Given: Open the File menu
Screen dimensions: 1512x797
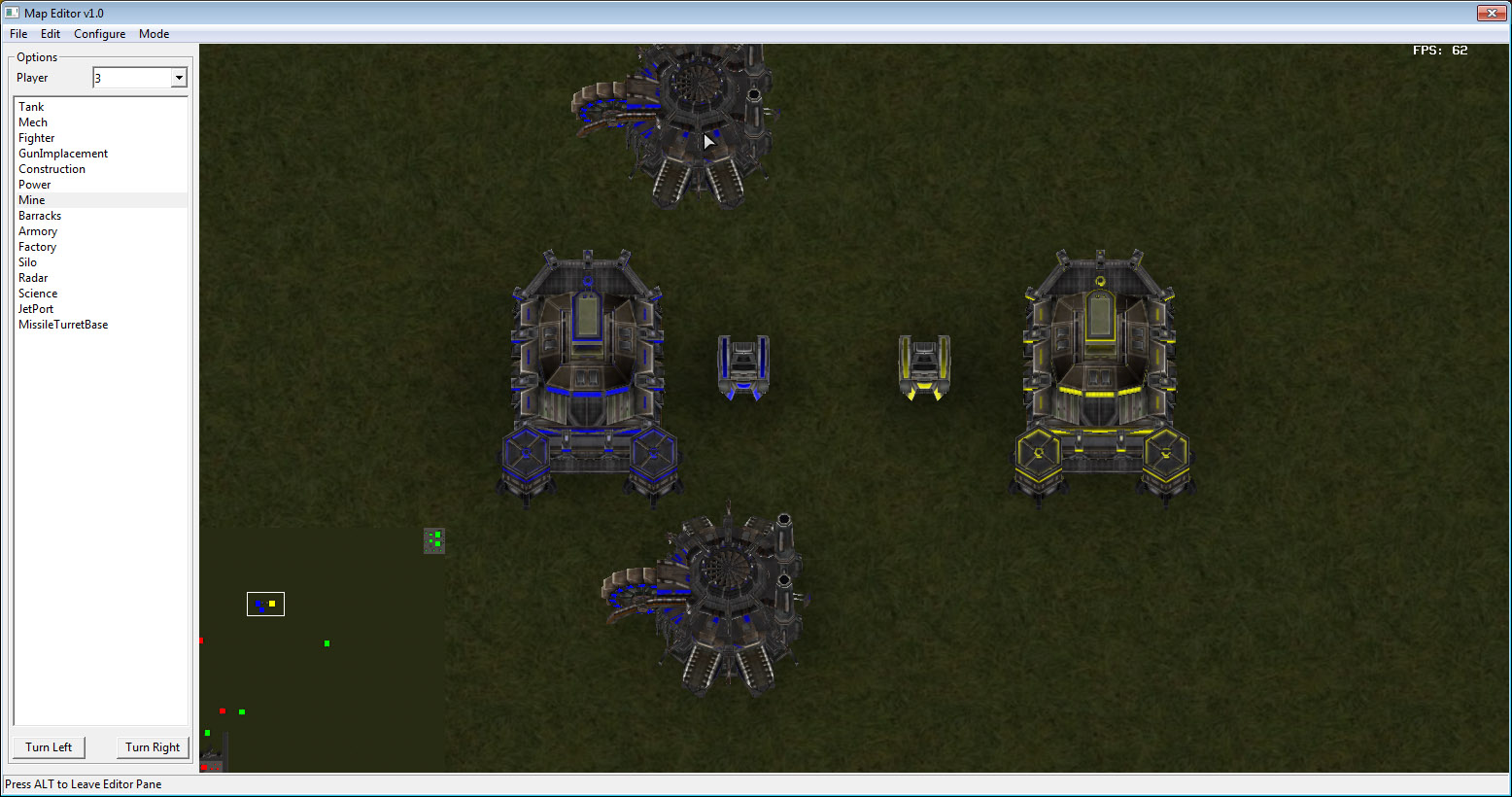Looking at the screenshot, I should [17, 33].
